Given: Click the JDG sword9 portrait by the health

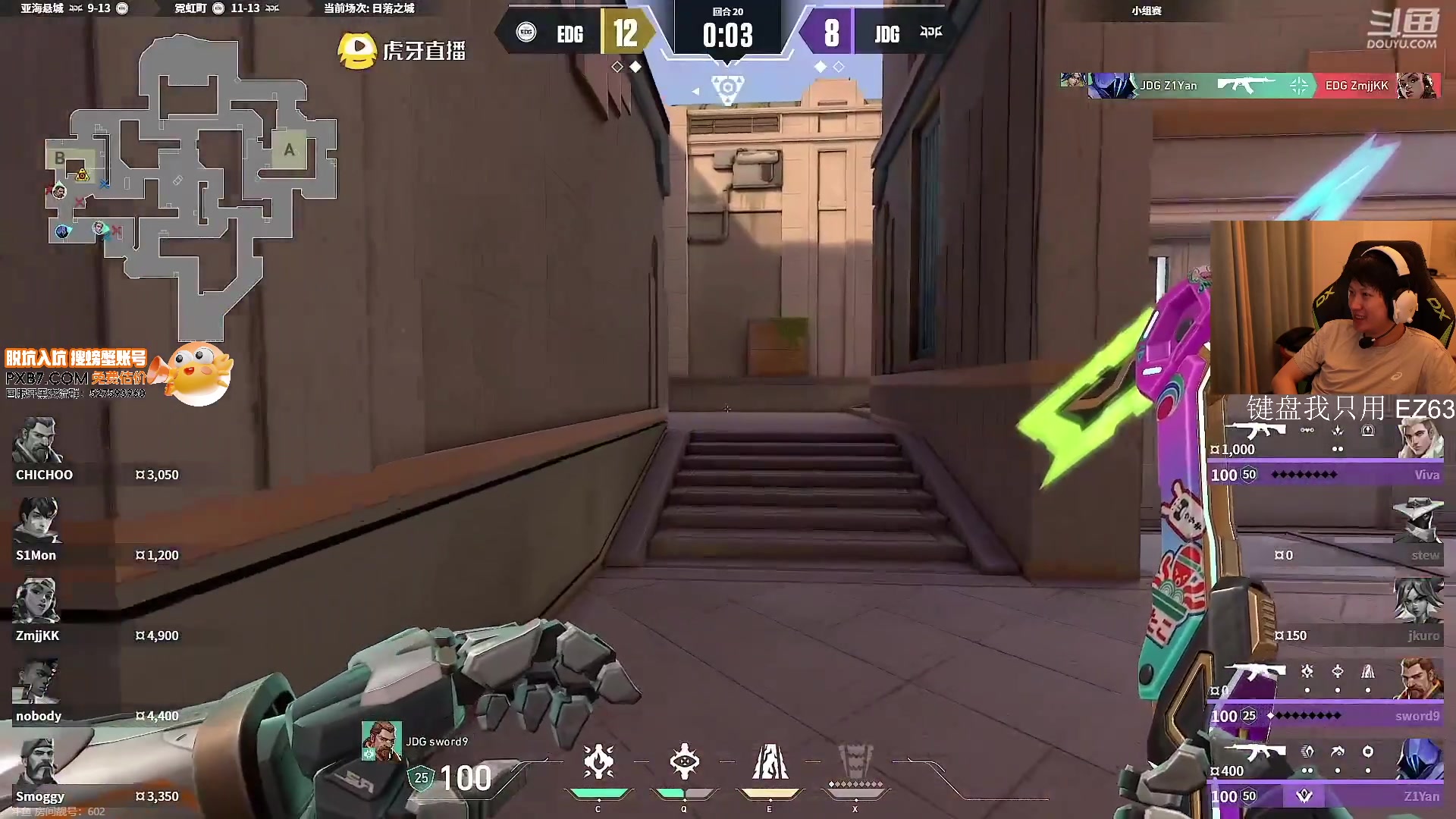Looking at the screenshot, I should [x=381, y=741].
